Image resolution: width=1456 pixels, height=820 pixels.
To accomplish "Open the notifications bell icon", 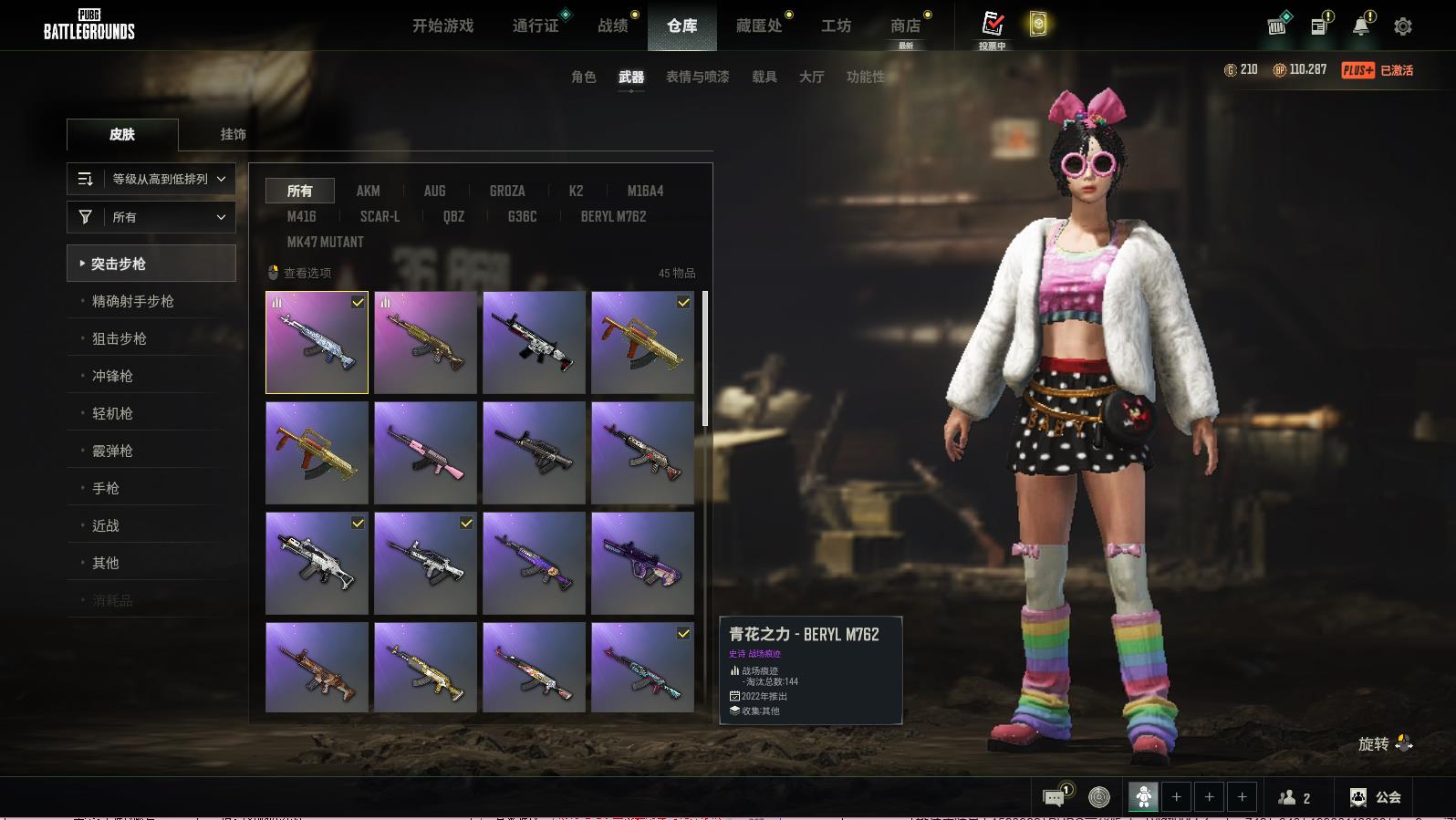I will [1361, 26].
